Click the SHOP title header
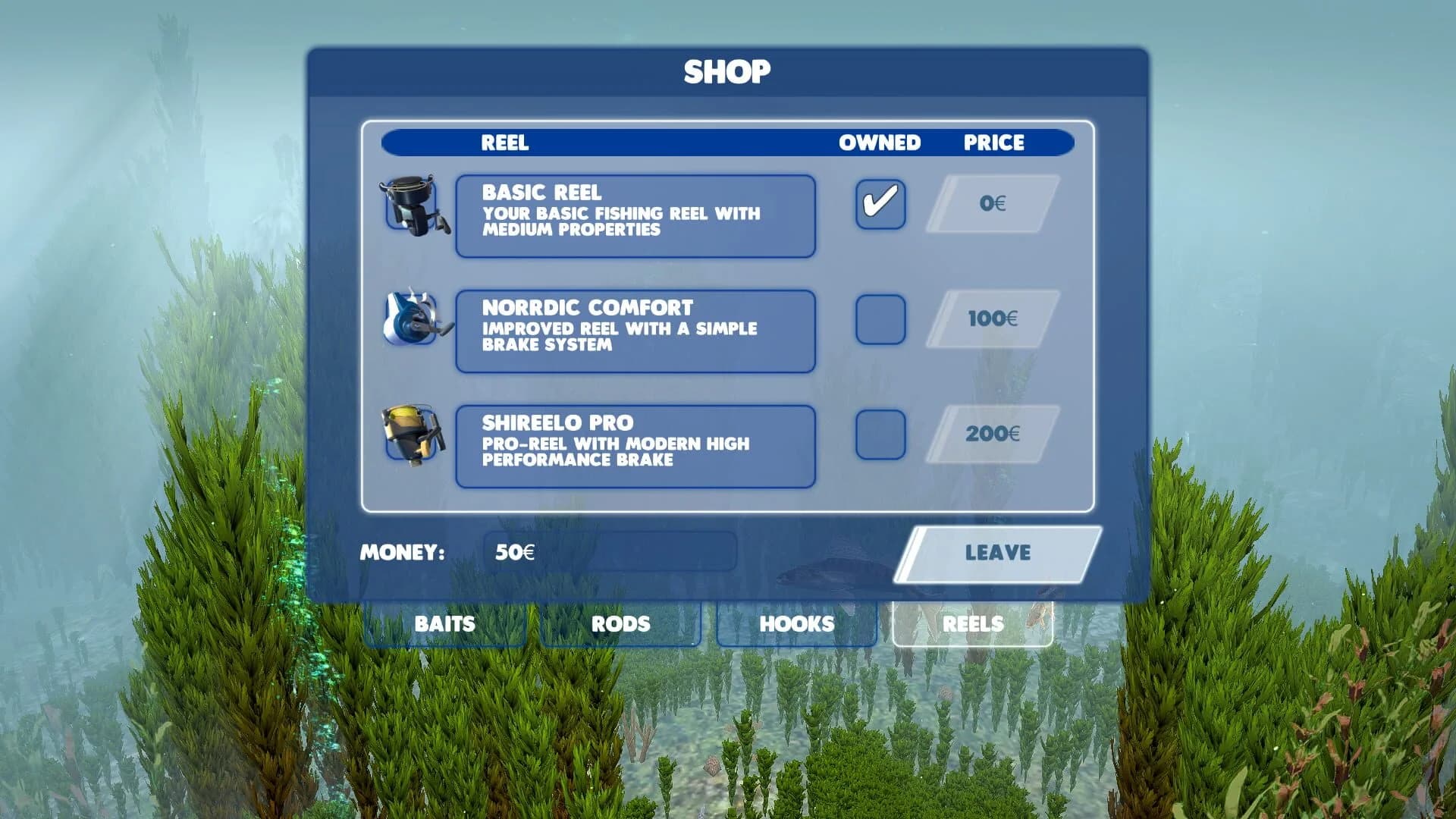The height and width of the screenshot is (819, 1456). click(727, 71)
